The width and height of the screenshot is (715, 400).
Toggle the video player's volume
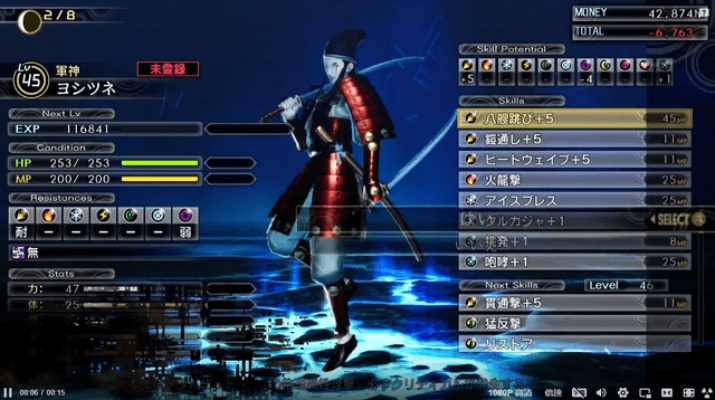(602, 392)
